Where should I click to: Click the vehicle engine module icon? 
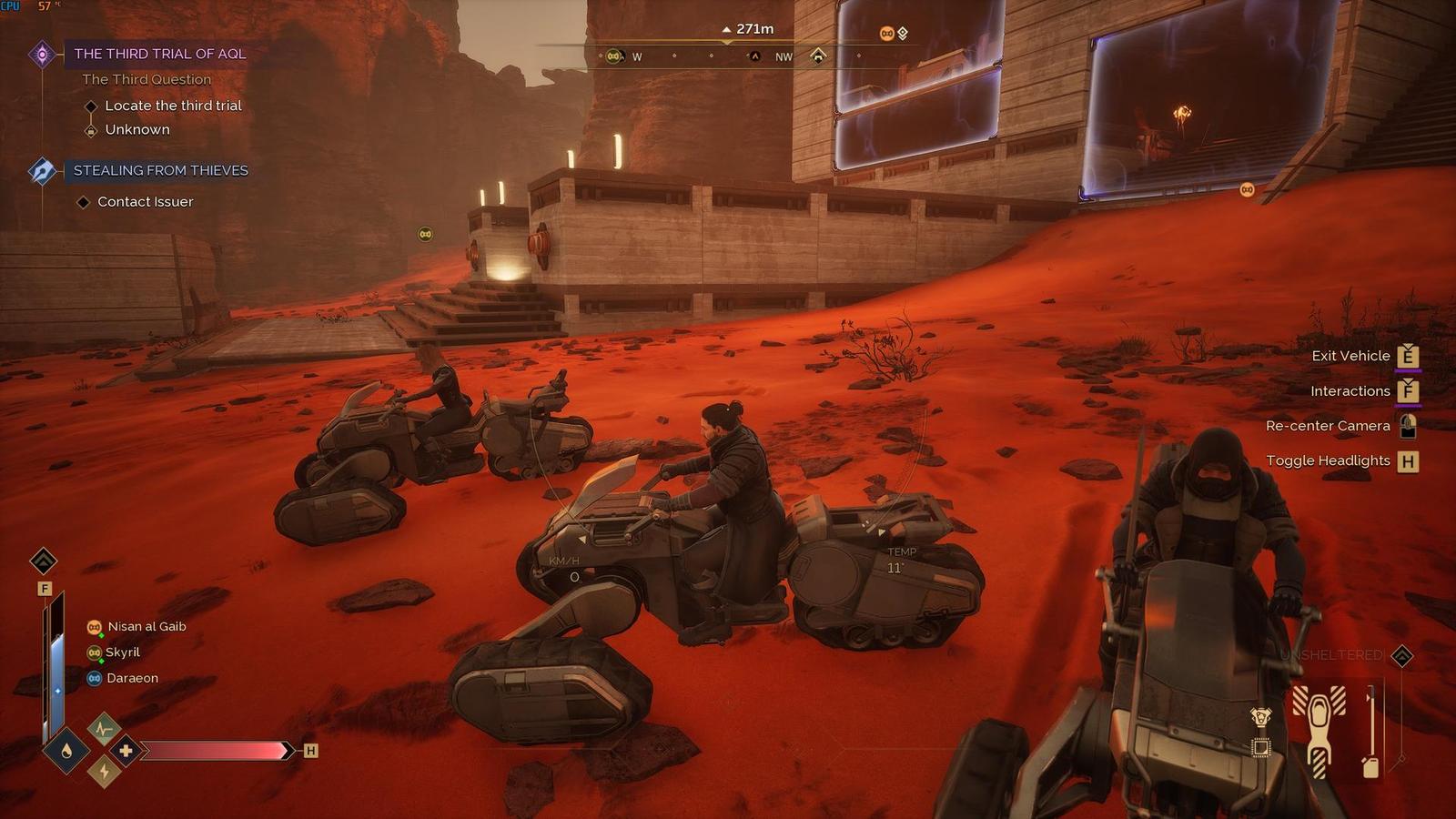[1260, 717]
